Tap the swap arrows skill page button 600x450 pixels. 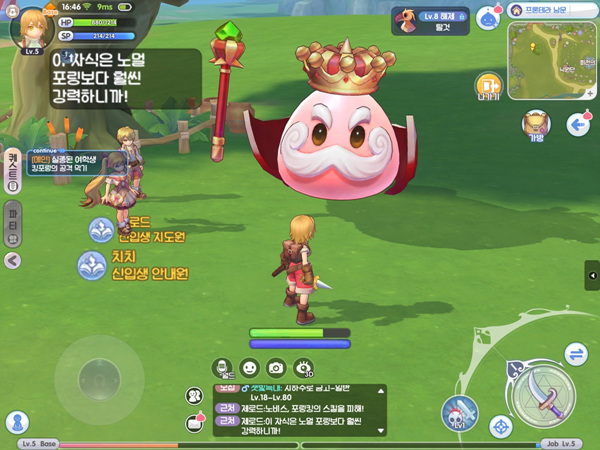point(576,354)
